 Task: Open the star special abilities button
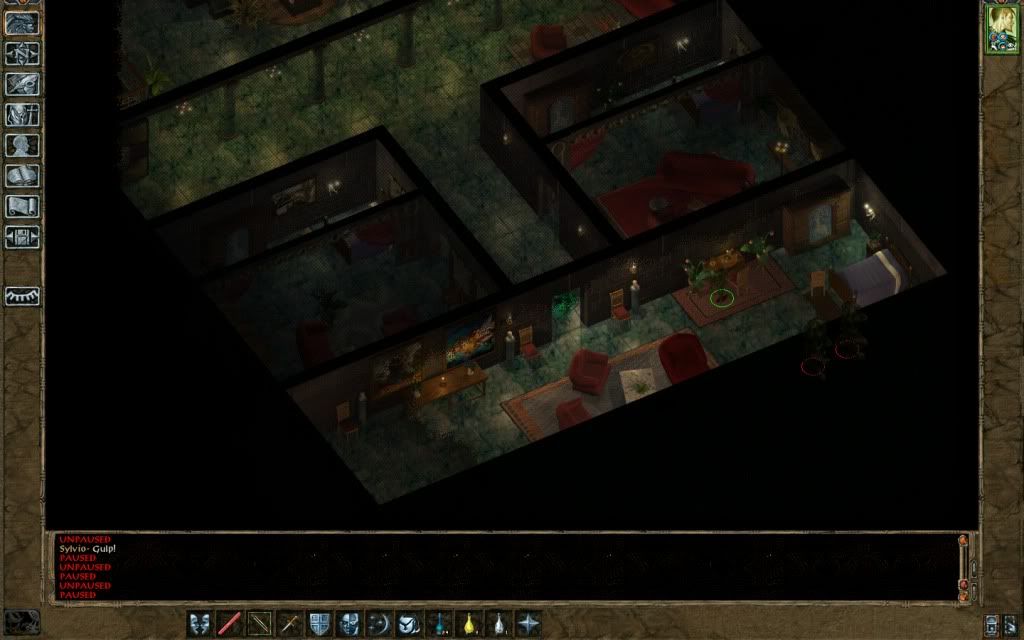[x=528, y=624]
